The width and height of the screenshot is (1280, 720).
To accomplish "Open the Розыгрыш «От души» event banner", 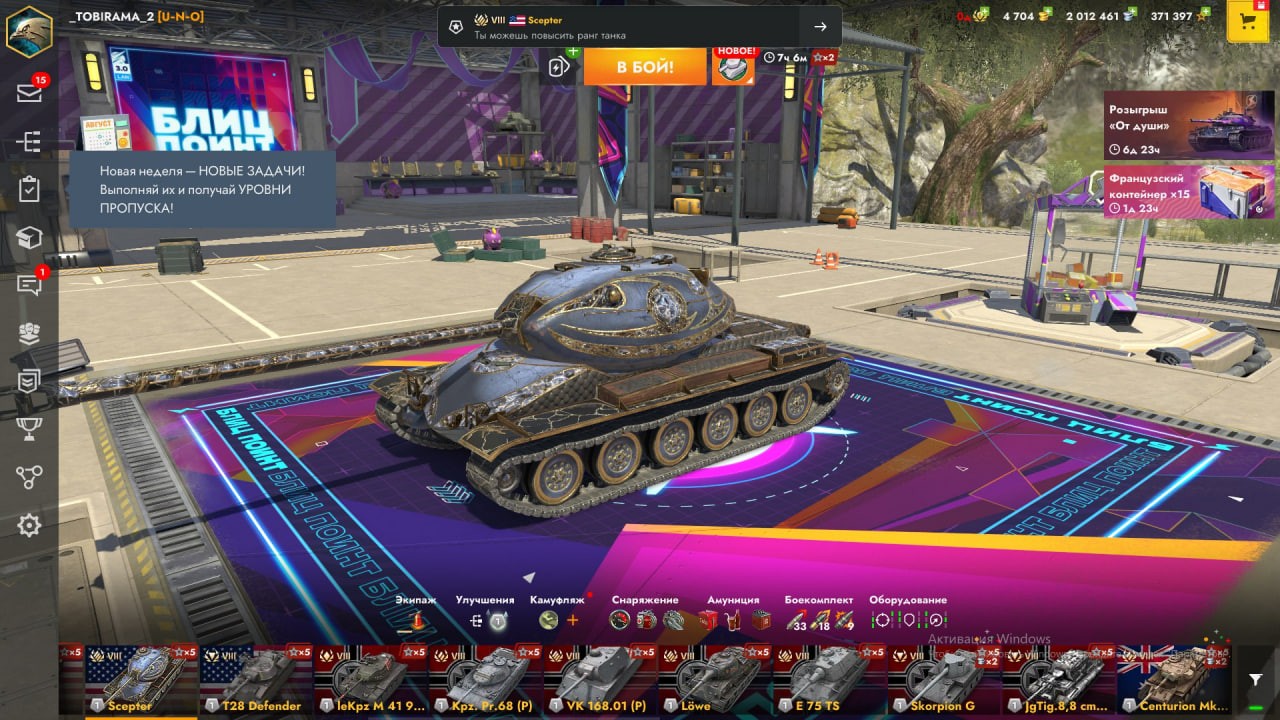I will point(1188,126).
